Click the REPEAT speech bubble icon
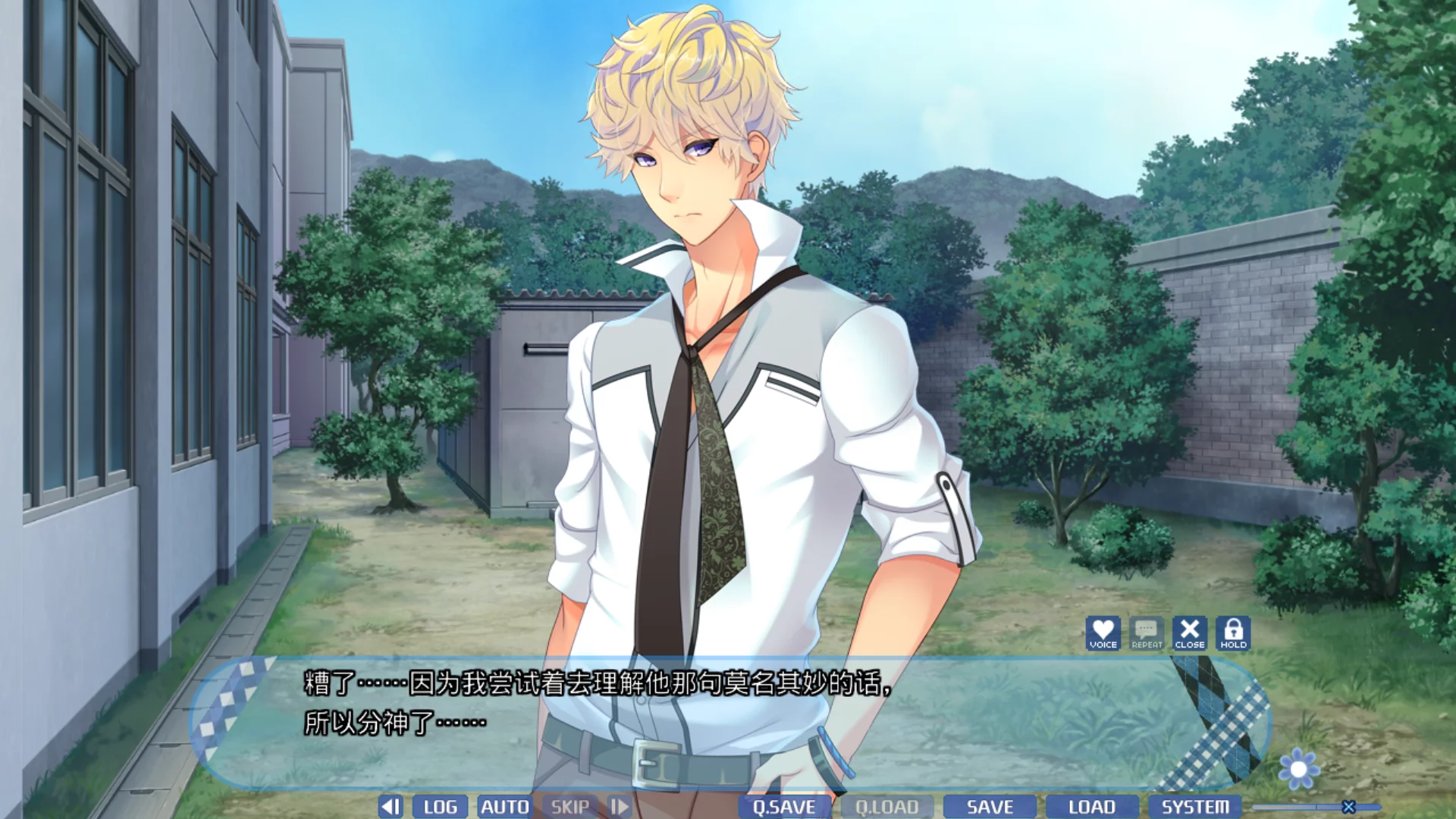 (x=1147, y=633)
